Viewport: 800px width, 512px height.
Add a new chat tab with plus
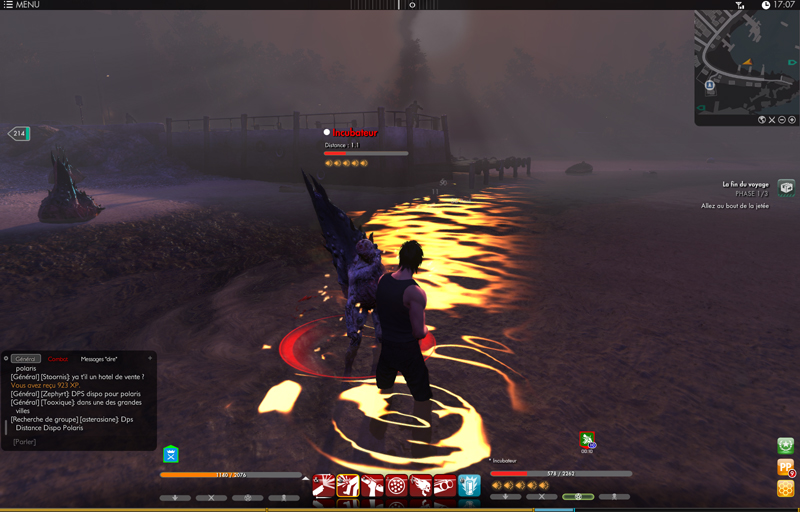pyautogui.click(x=150, y=358)
